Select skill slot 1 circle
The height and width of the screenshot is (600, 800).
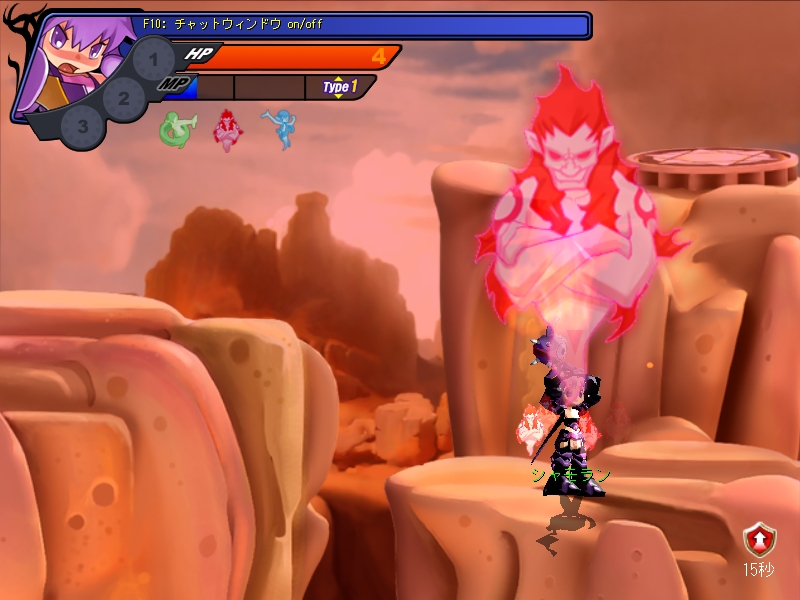153,60
